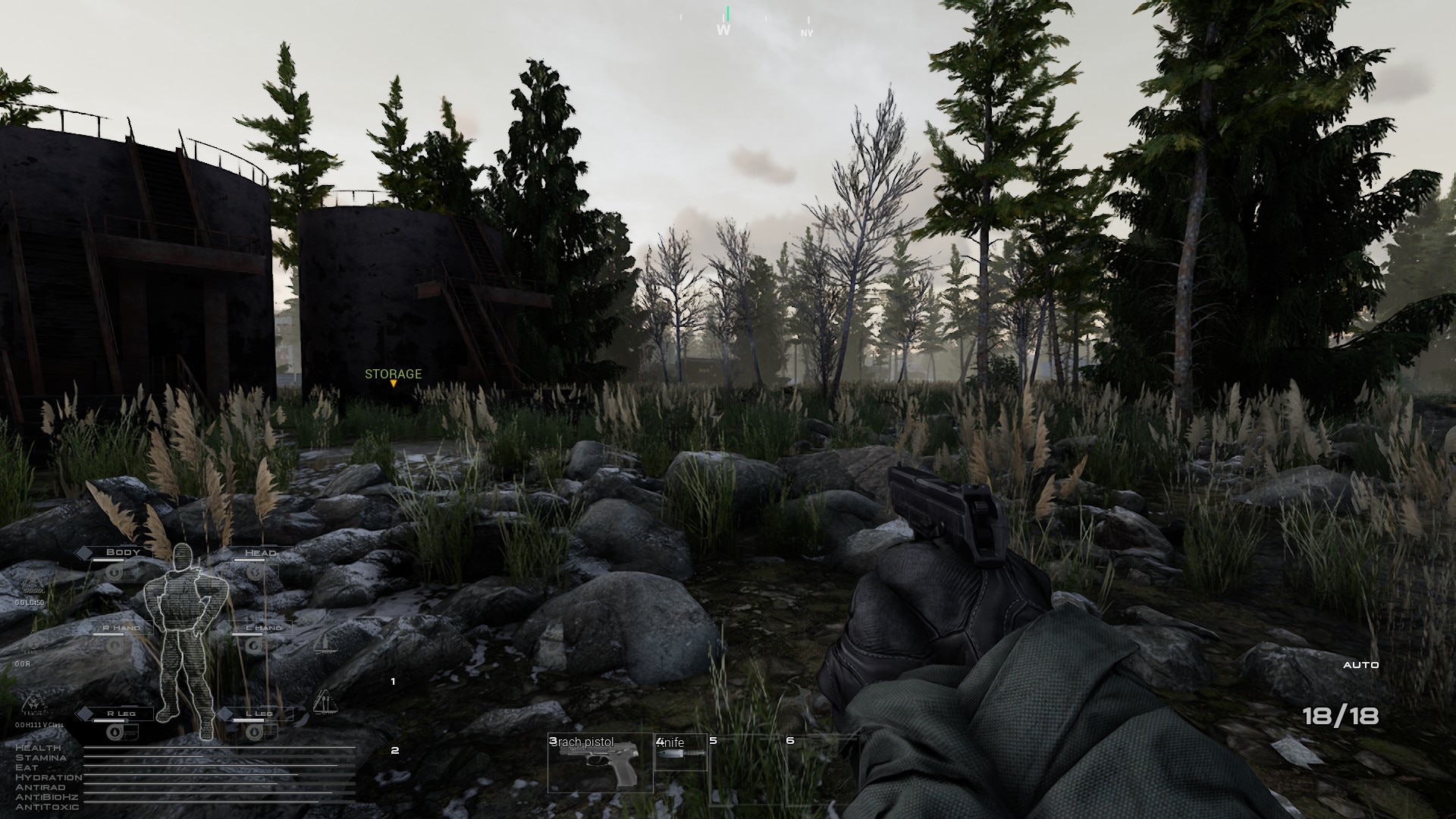Select the Grach pistol hotbar slot
This screenshot has width=1456, height=819.
click(600, 764)
